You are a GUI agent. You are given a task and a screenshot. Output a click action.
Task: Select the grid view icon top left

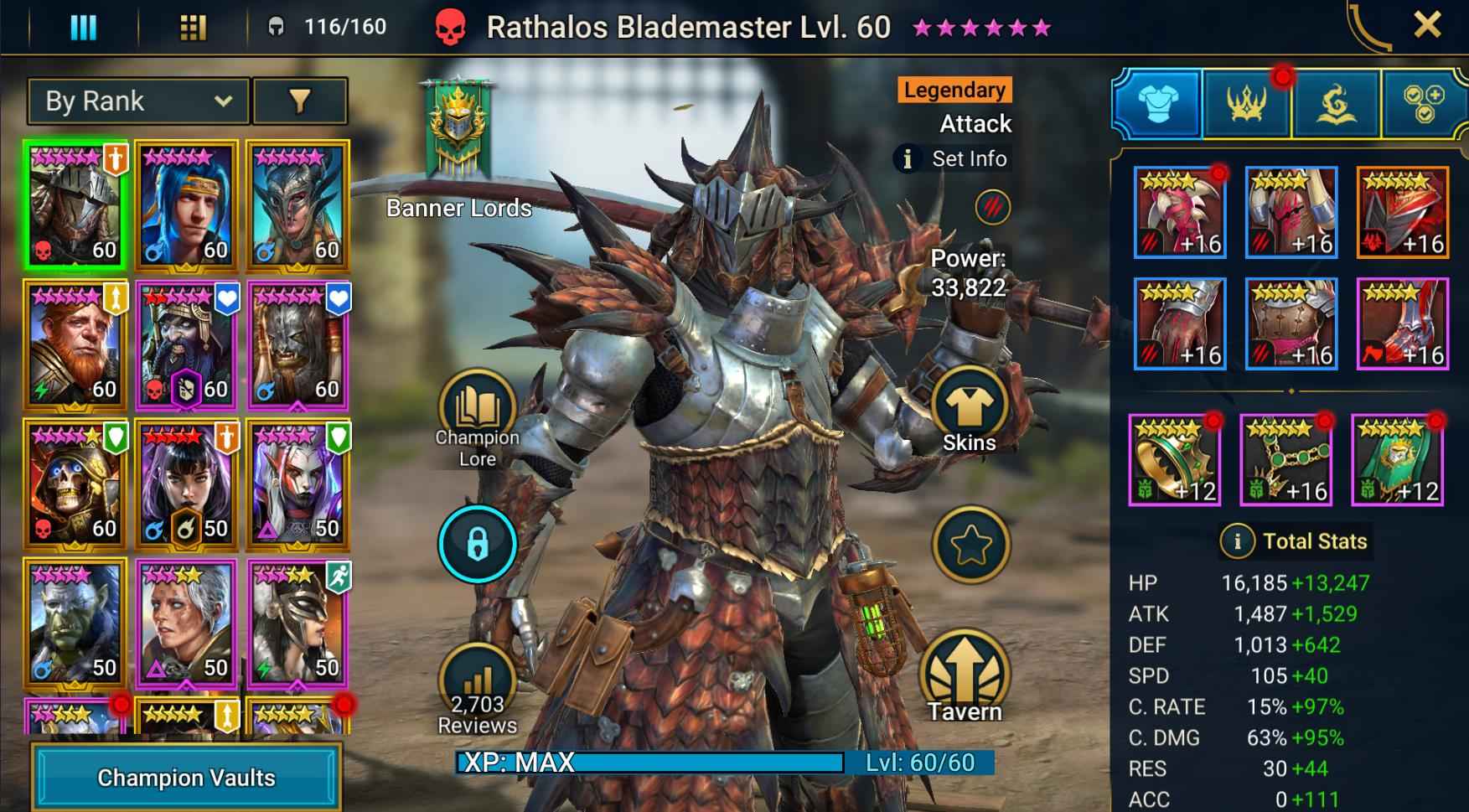pyautogui.click(x=194, y=26)
